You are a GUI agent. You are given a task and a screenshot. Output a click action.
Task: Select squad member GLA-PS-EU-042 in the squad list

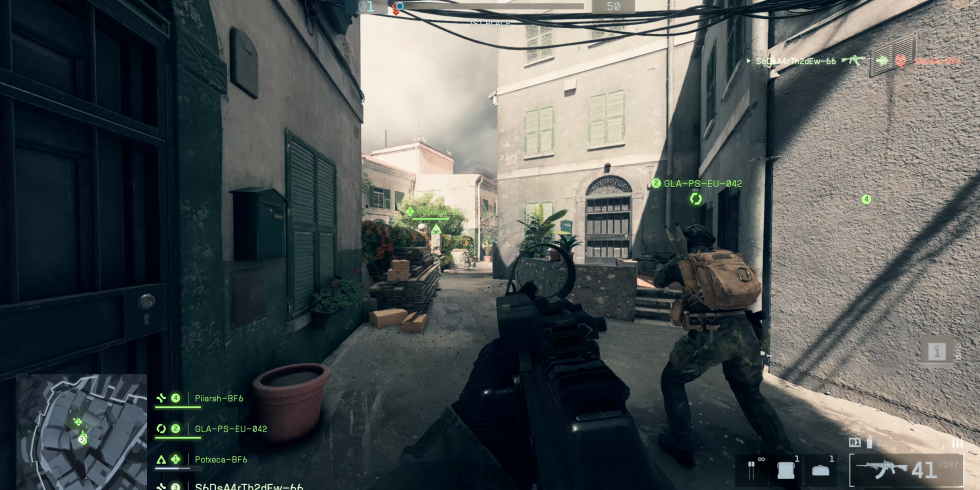230,429
